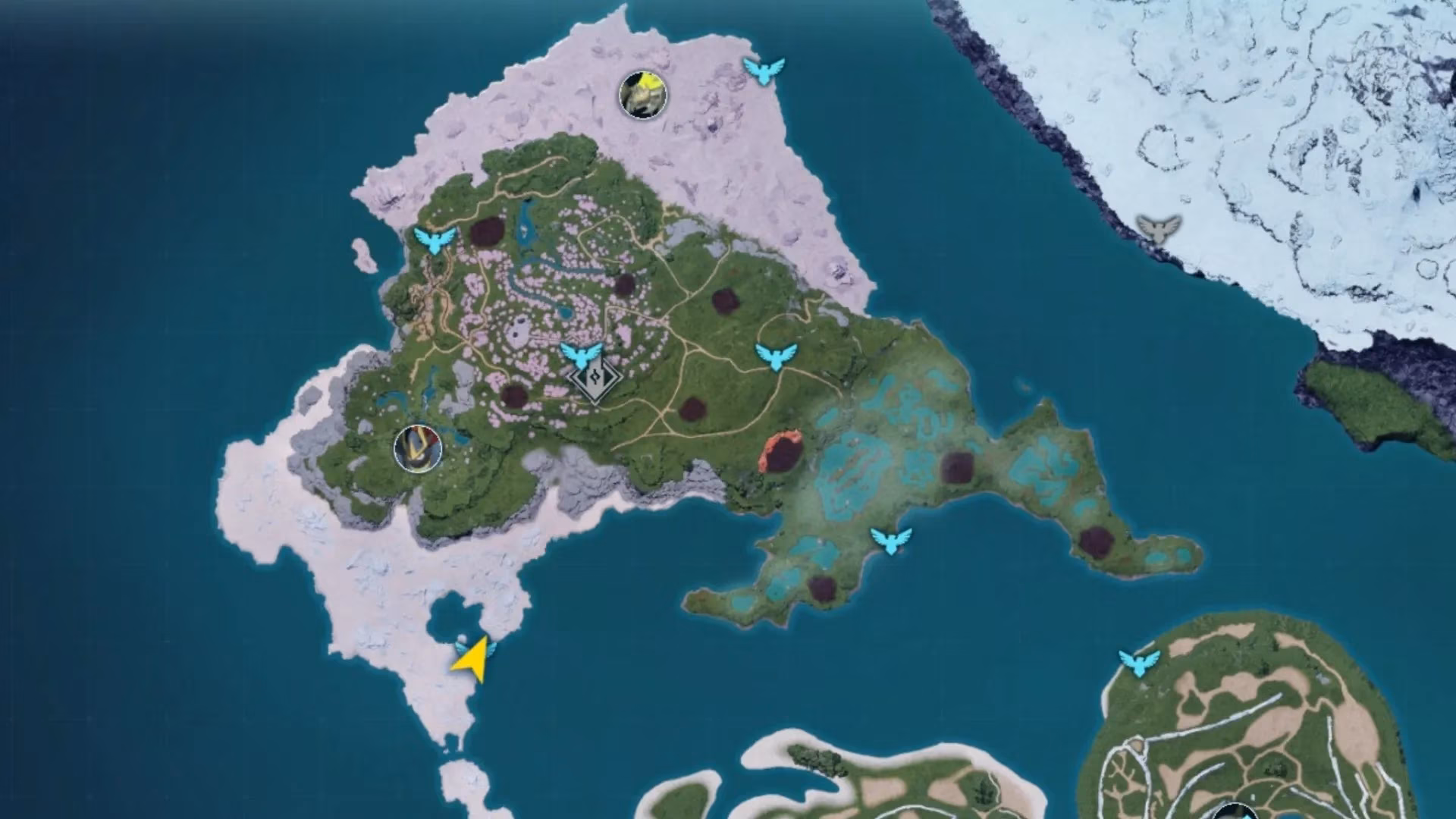The height and width of the screenshot is (819, 1456).
Task: Select the greyed-out eagle on the snowy landmass
Action: [x=1159, y=227]
